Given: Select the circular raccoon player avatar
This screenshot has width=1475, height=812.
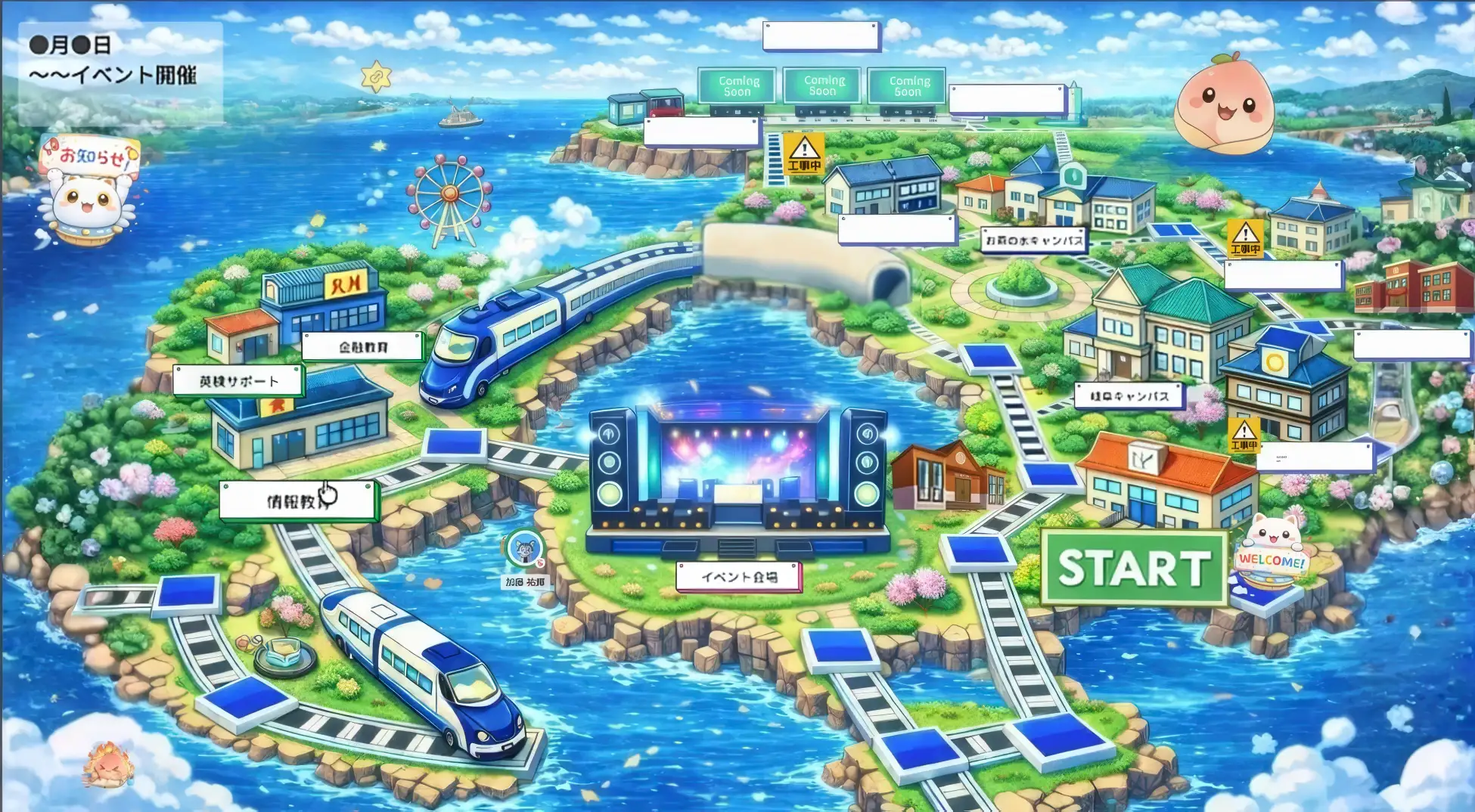Looking at the screenshot, I should pyautogui.click(x=523, y=549).
